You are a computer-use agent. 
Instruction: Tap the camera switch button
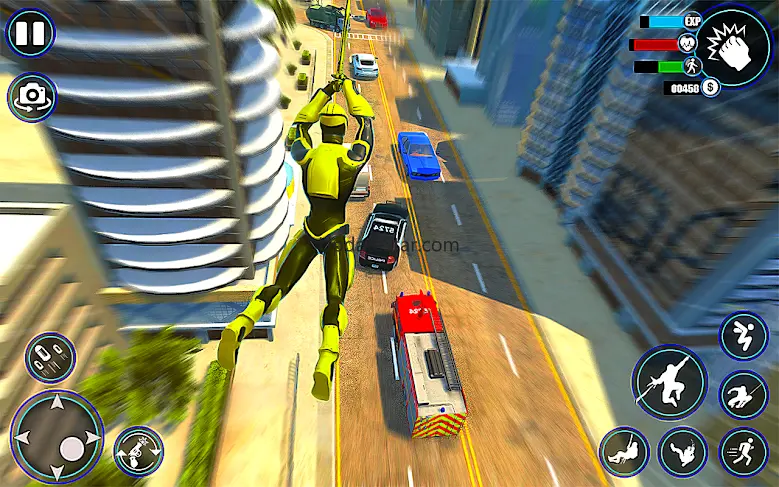coord(31,96)
